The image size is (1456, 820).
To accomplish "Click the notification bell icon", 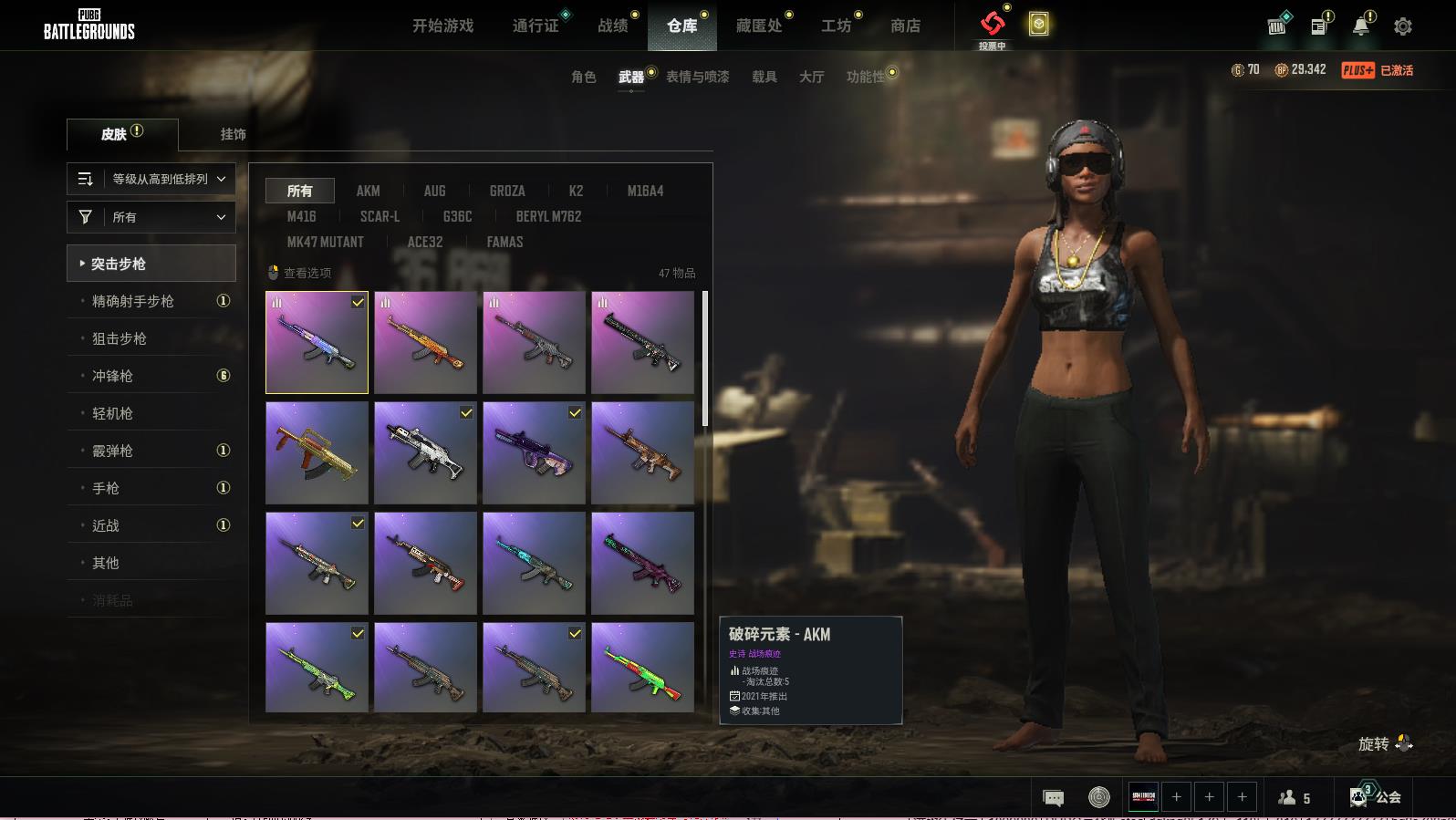I will tap(1361, 26).
